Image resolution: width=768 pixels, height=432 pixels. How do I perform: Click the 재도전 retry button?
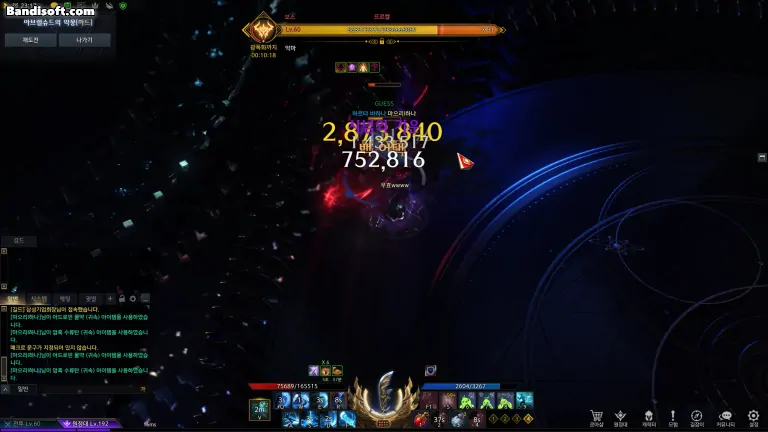29,41
